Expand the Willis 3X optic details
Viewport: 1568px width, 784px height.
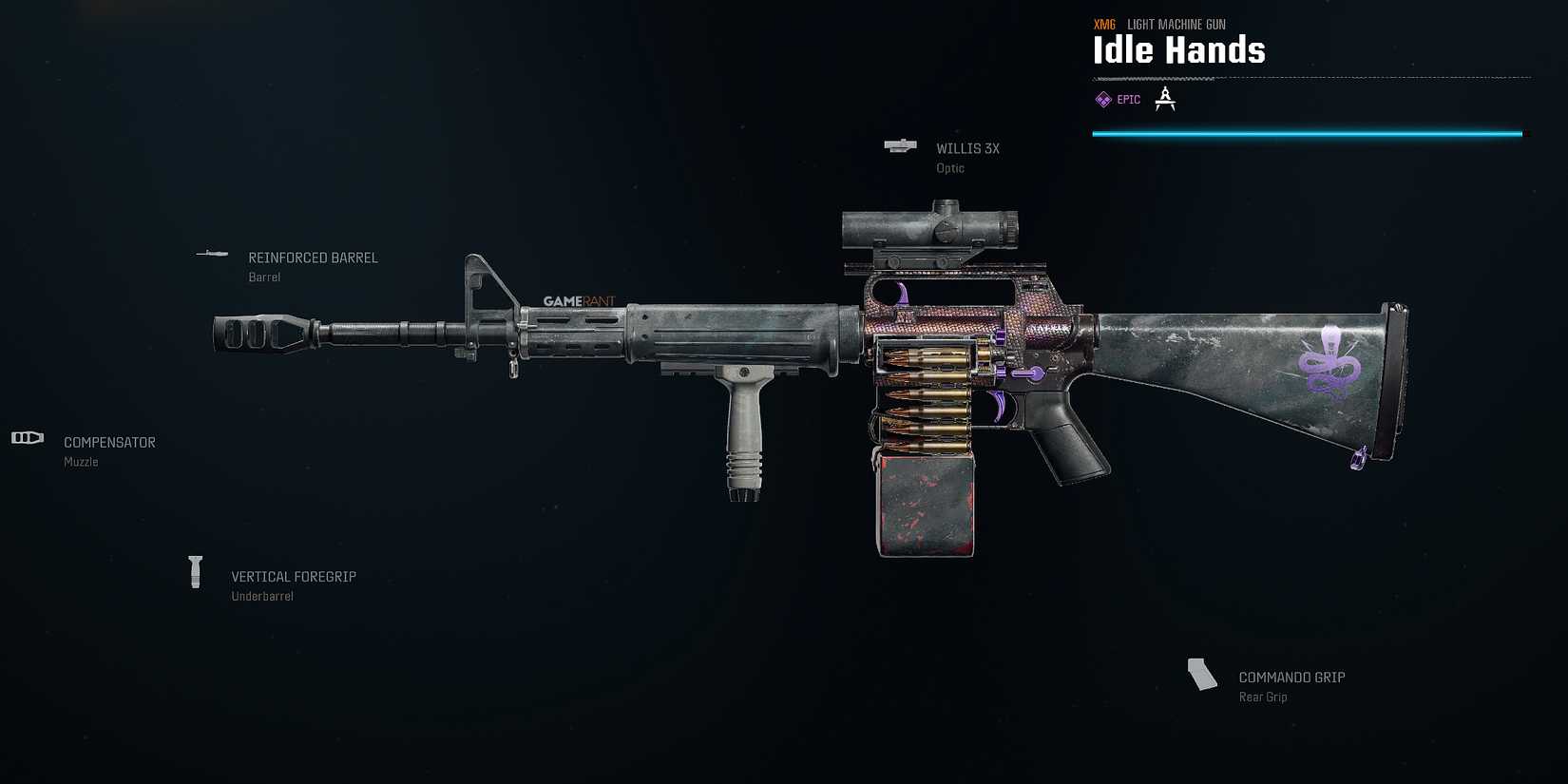click(966, 148)
